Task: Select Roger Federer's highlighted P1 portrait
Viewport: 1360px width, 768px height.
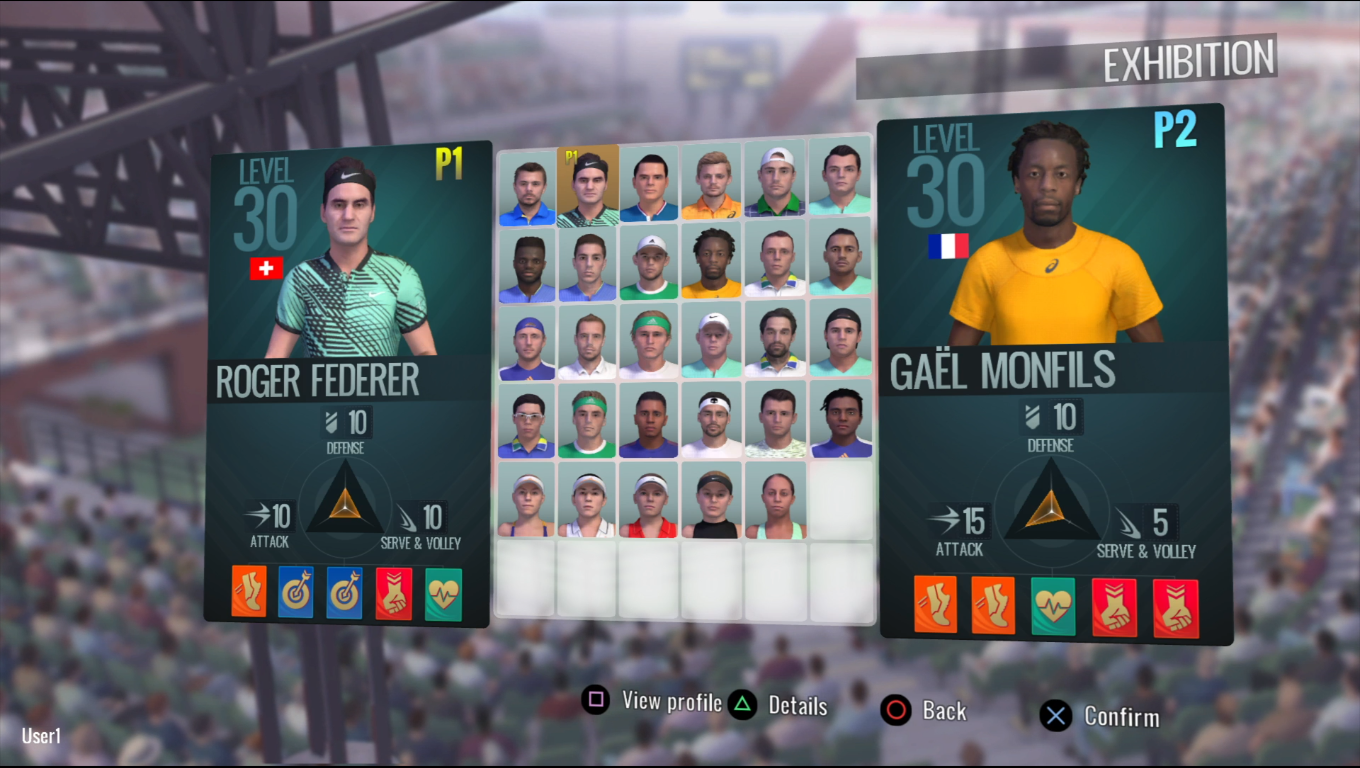Action: [589, 186]
